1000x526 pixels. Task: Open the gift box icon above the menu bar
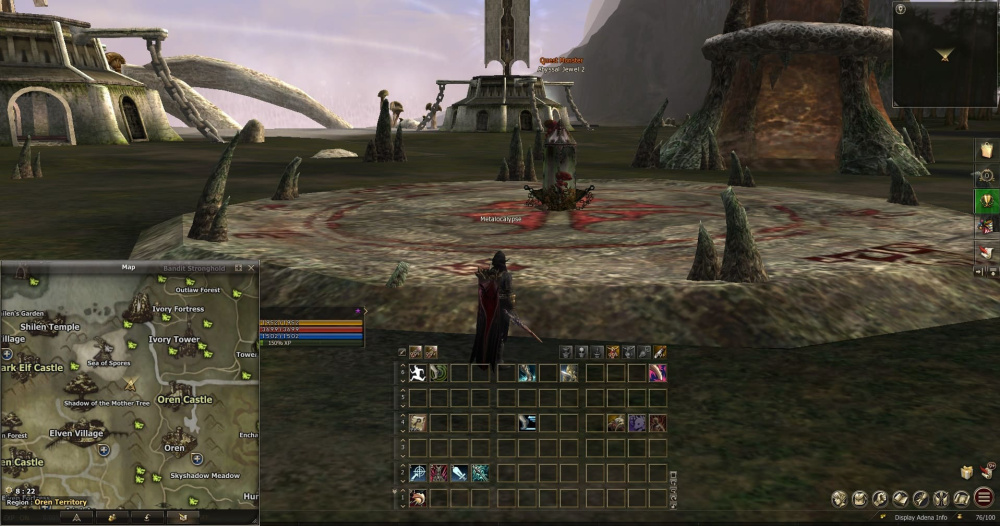tap(968, 472)
